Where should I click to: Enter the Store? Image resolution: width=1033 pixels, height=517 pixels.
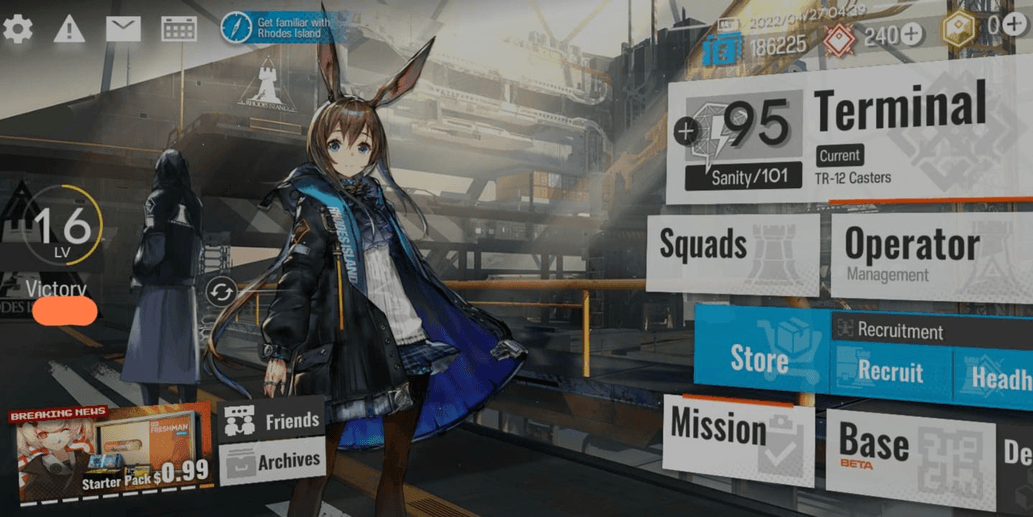coord(758,358)
